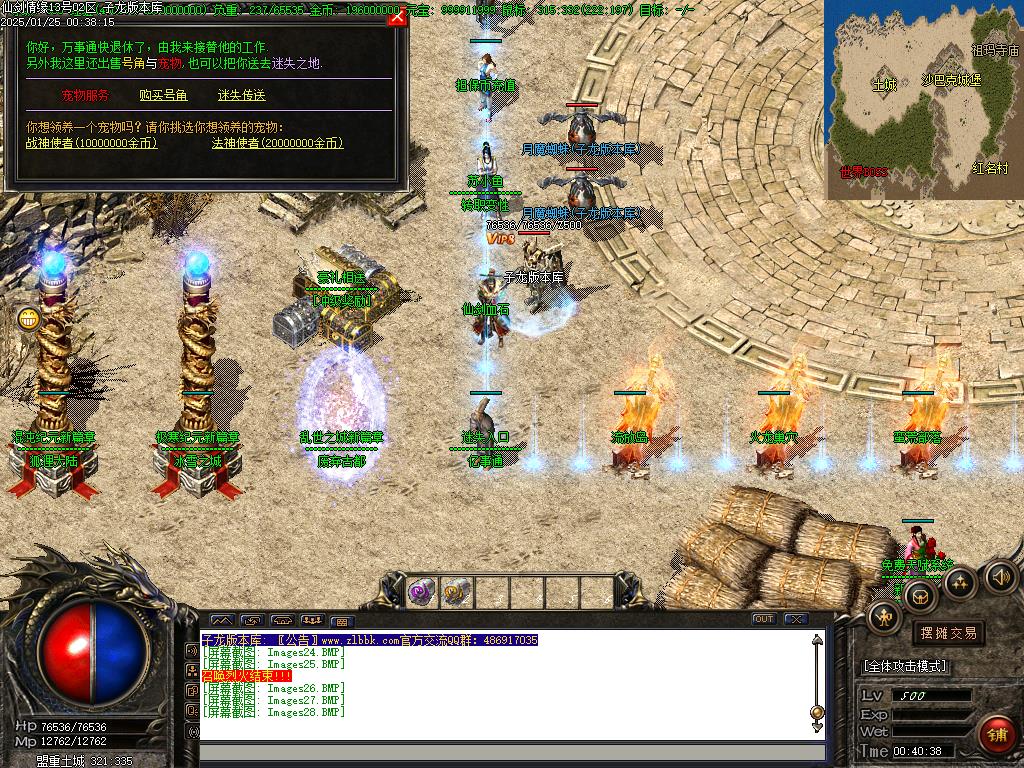
Task: Click the yellow smiley face icon
Action: click(x=28, y=319)
